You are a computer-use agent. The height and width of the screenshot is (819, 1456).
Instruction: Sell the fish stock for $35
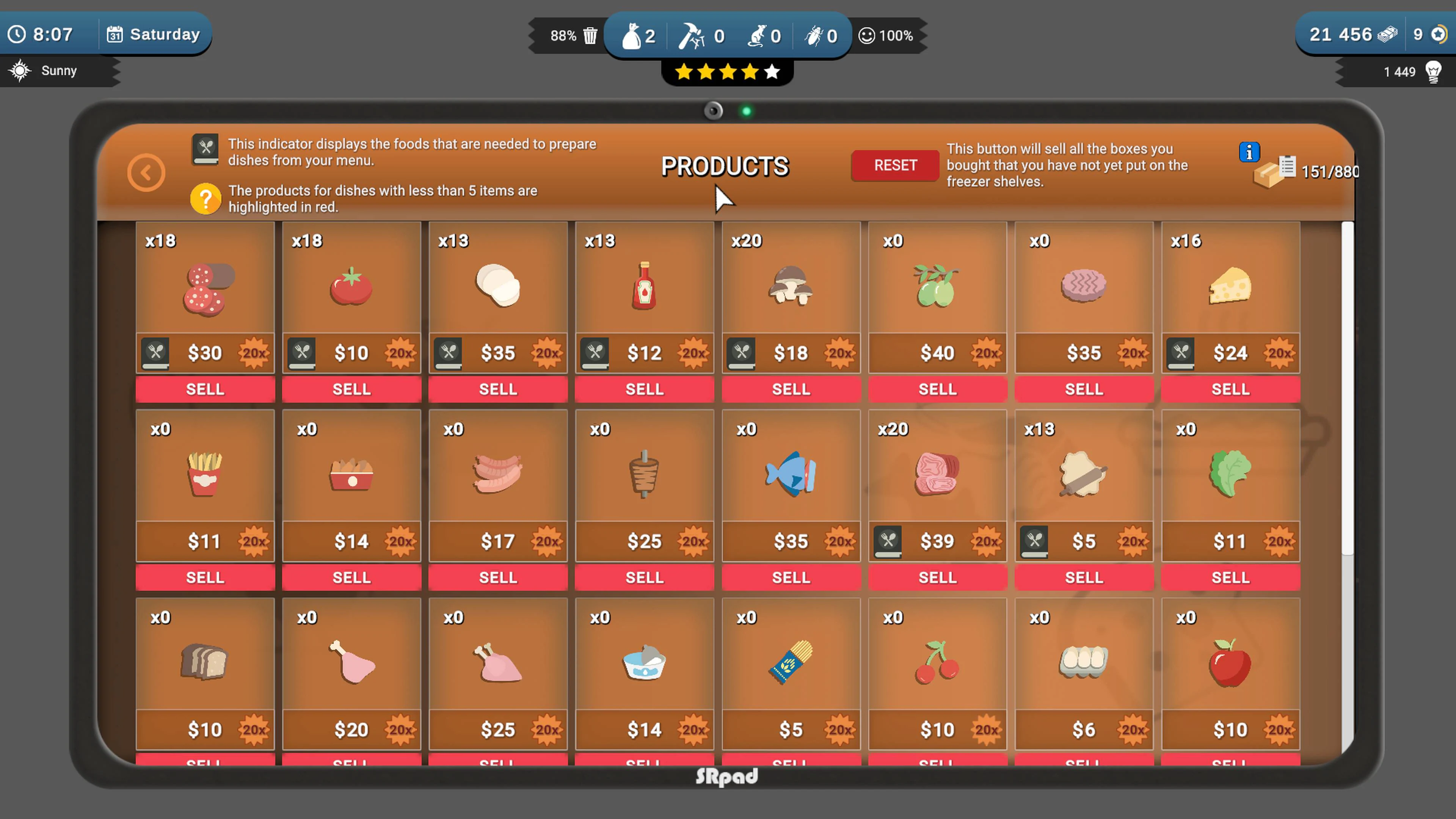(791, 577)
